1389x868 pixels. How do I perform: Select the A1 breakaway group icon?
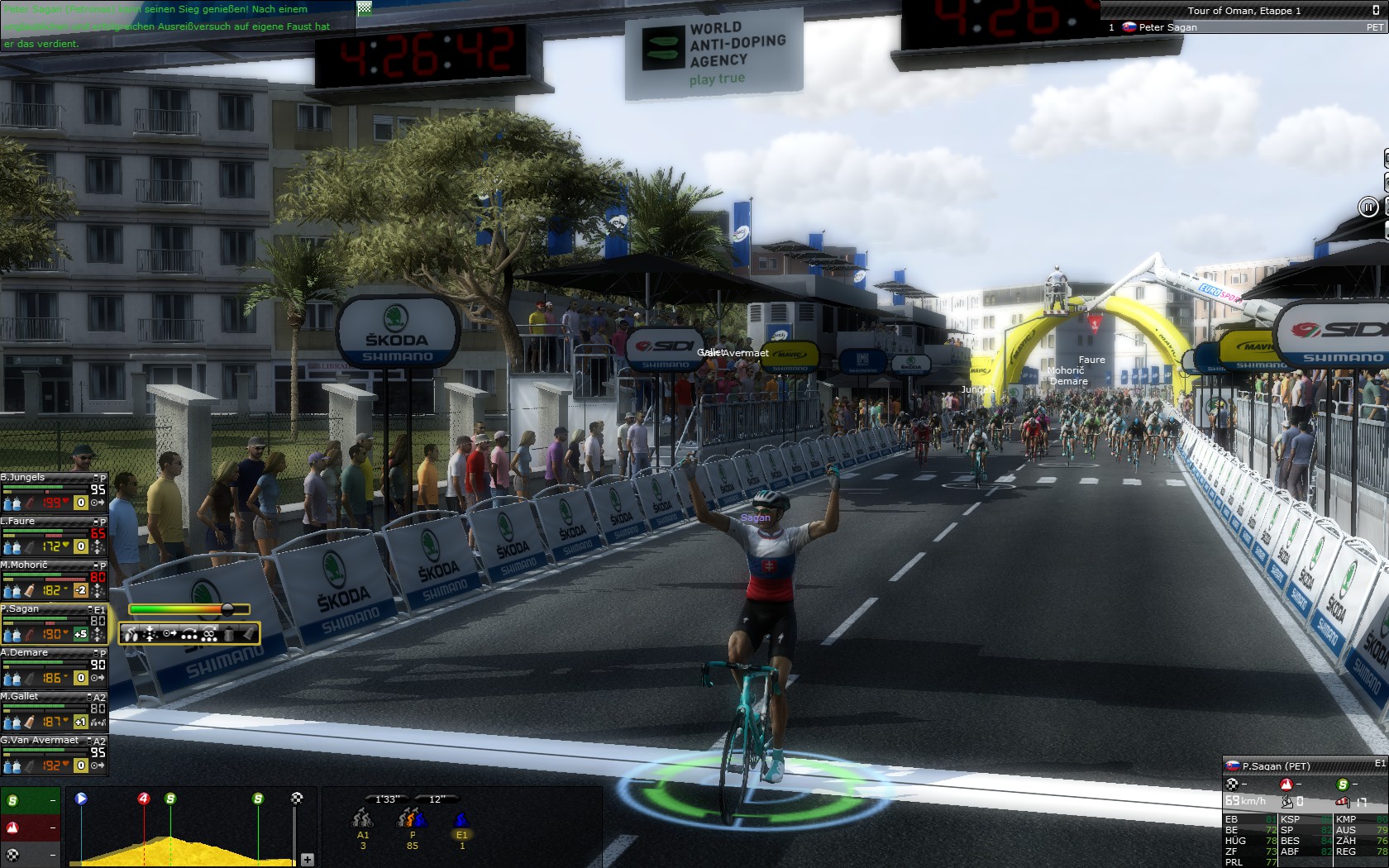click(x=362, y=820)
